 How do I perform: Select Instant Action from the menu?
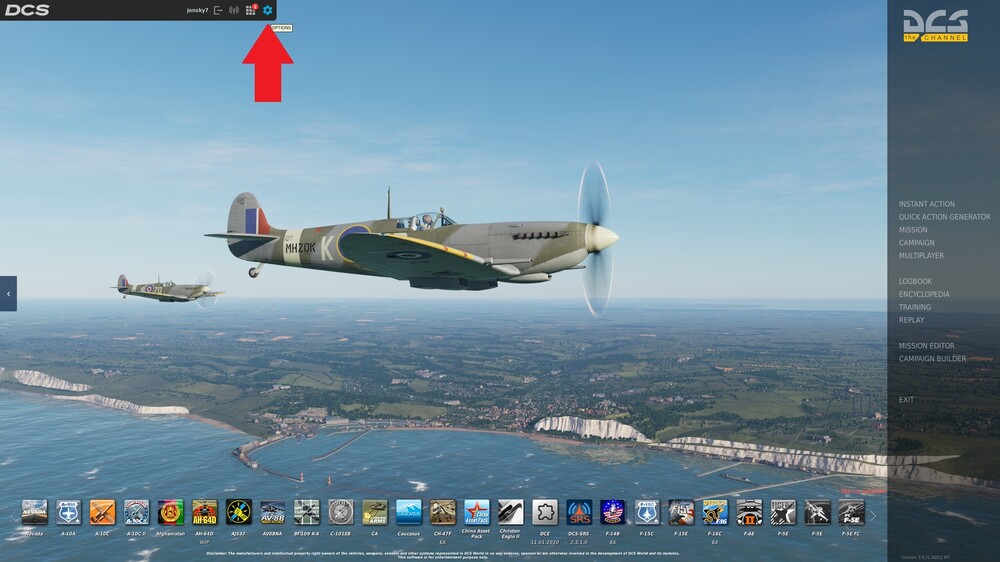(x=926, y=204)
